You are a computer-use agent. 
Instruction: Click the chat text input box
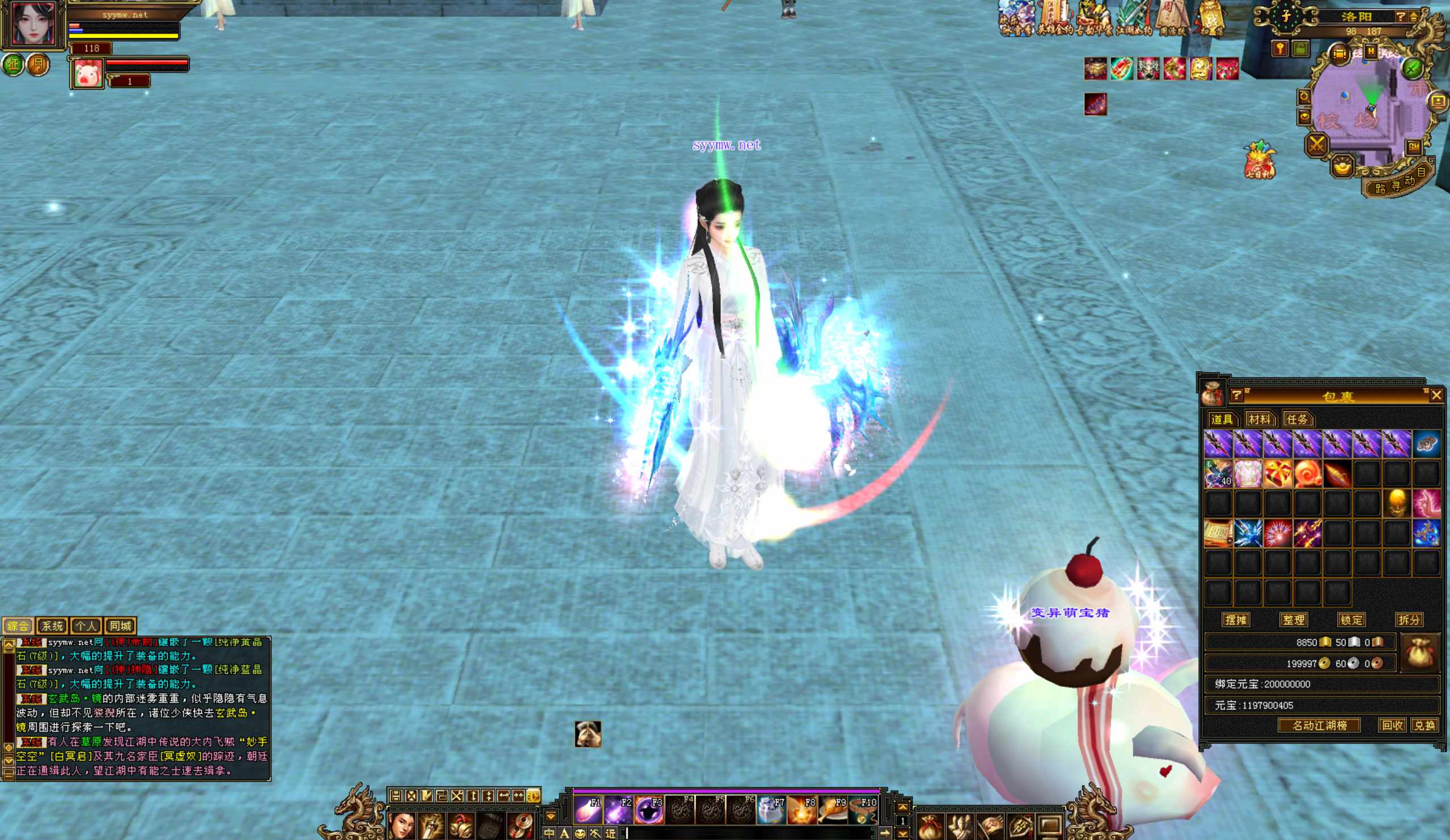[x=748, y=833]
